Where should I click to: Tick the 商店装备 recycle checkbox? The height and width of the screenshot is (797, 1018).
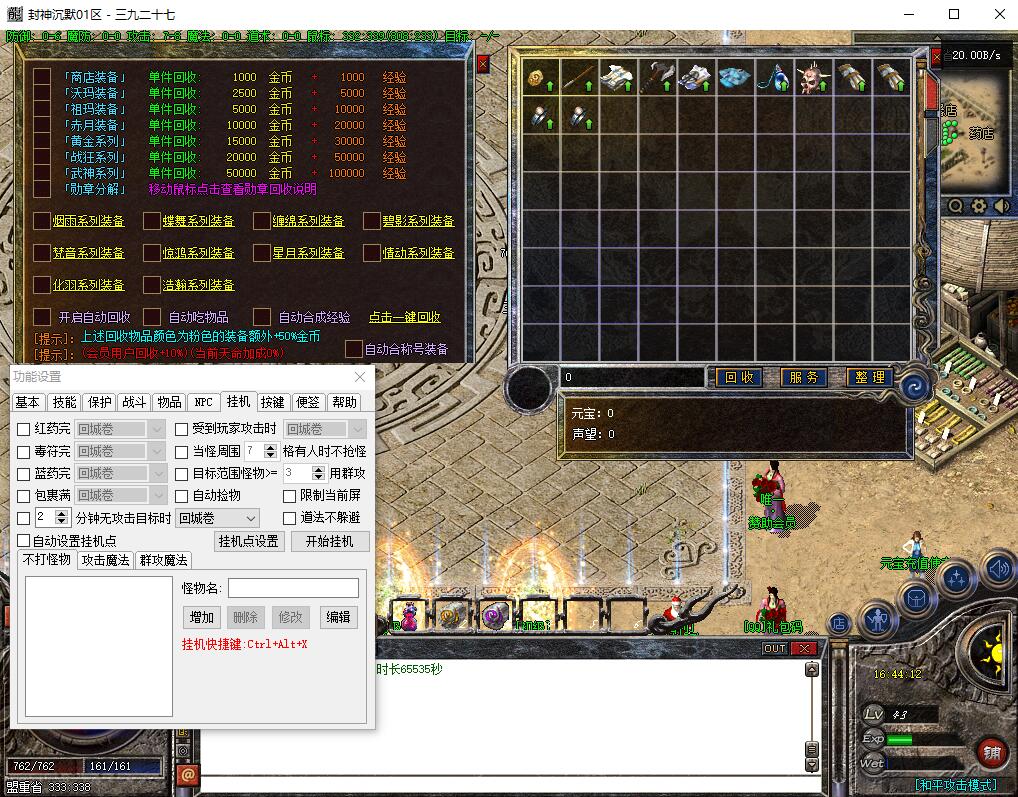(41, 77)
